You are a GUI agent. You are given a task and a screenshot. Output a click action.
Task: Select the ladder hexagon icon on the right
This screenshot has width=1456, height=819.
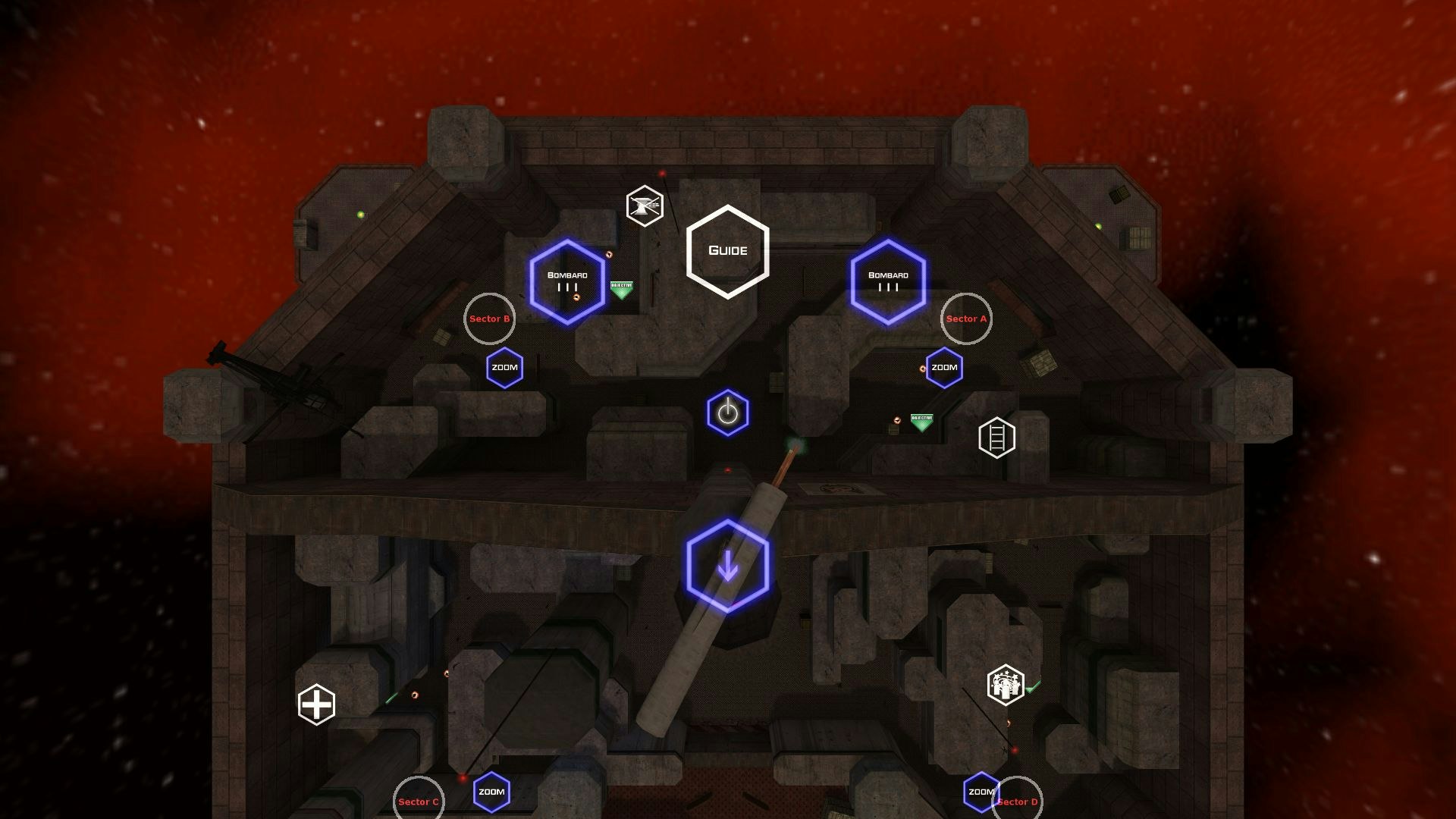point(997,437)
